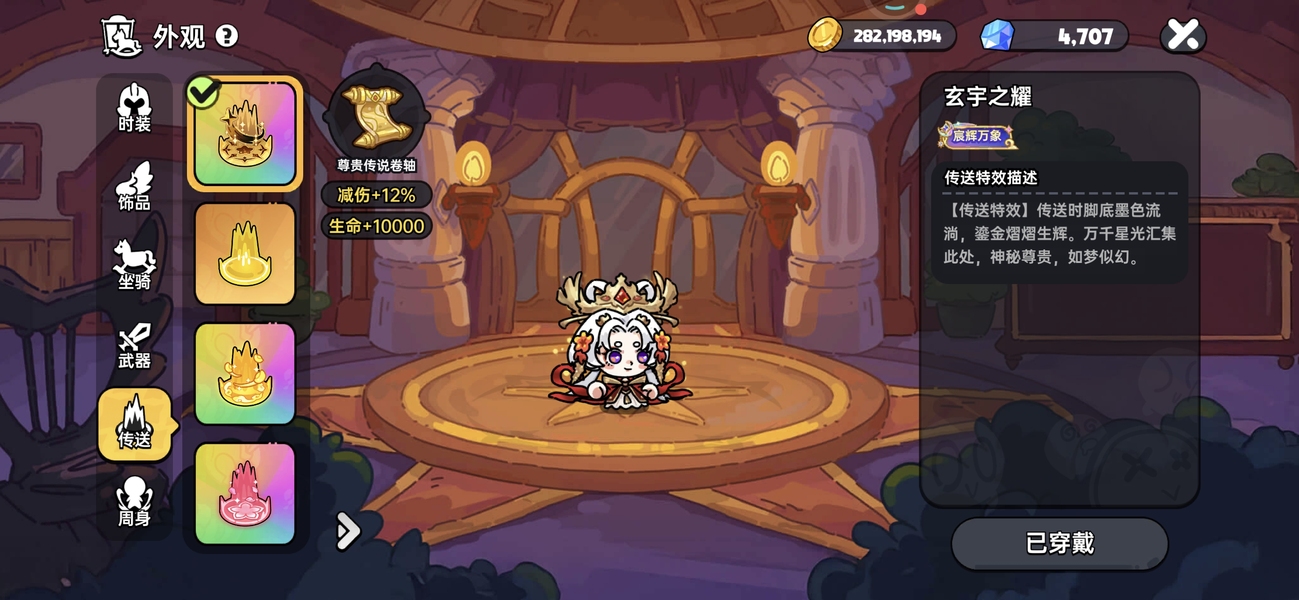
Task: Close the appearance screen
Action: click(1183, 36)
